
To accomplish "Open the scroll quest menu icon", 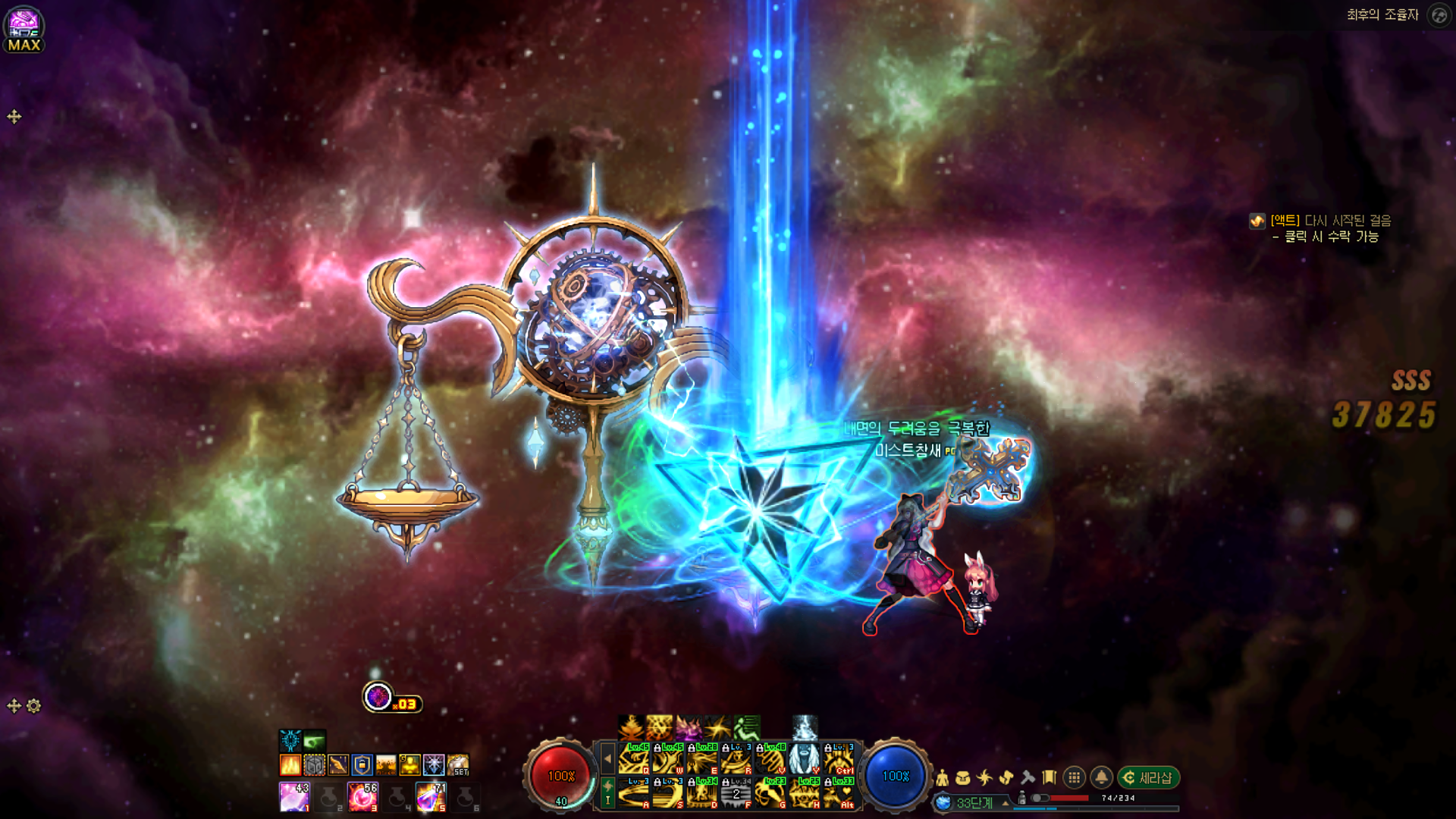I will pyautogui.click(x=1006, y=778).
